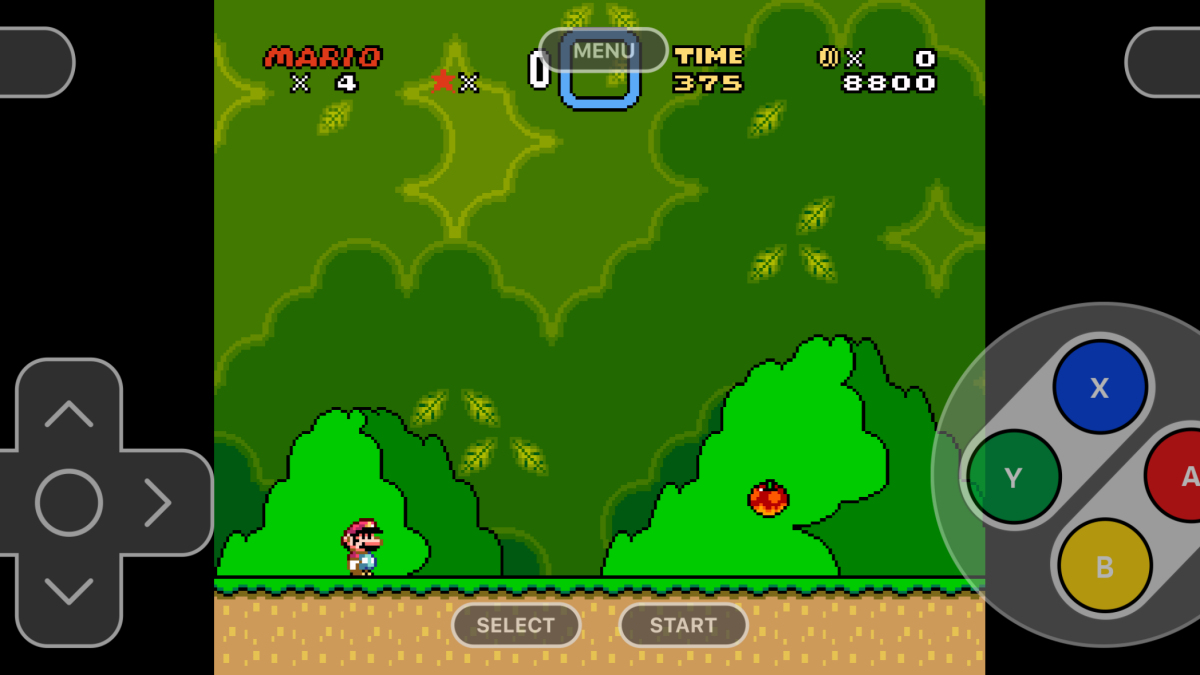The height and width of the screenshot is (675, 1200).
Task: Click the D-pad center circle
Action: [69, 502]
